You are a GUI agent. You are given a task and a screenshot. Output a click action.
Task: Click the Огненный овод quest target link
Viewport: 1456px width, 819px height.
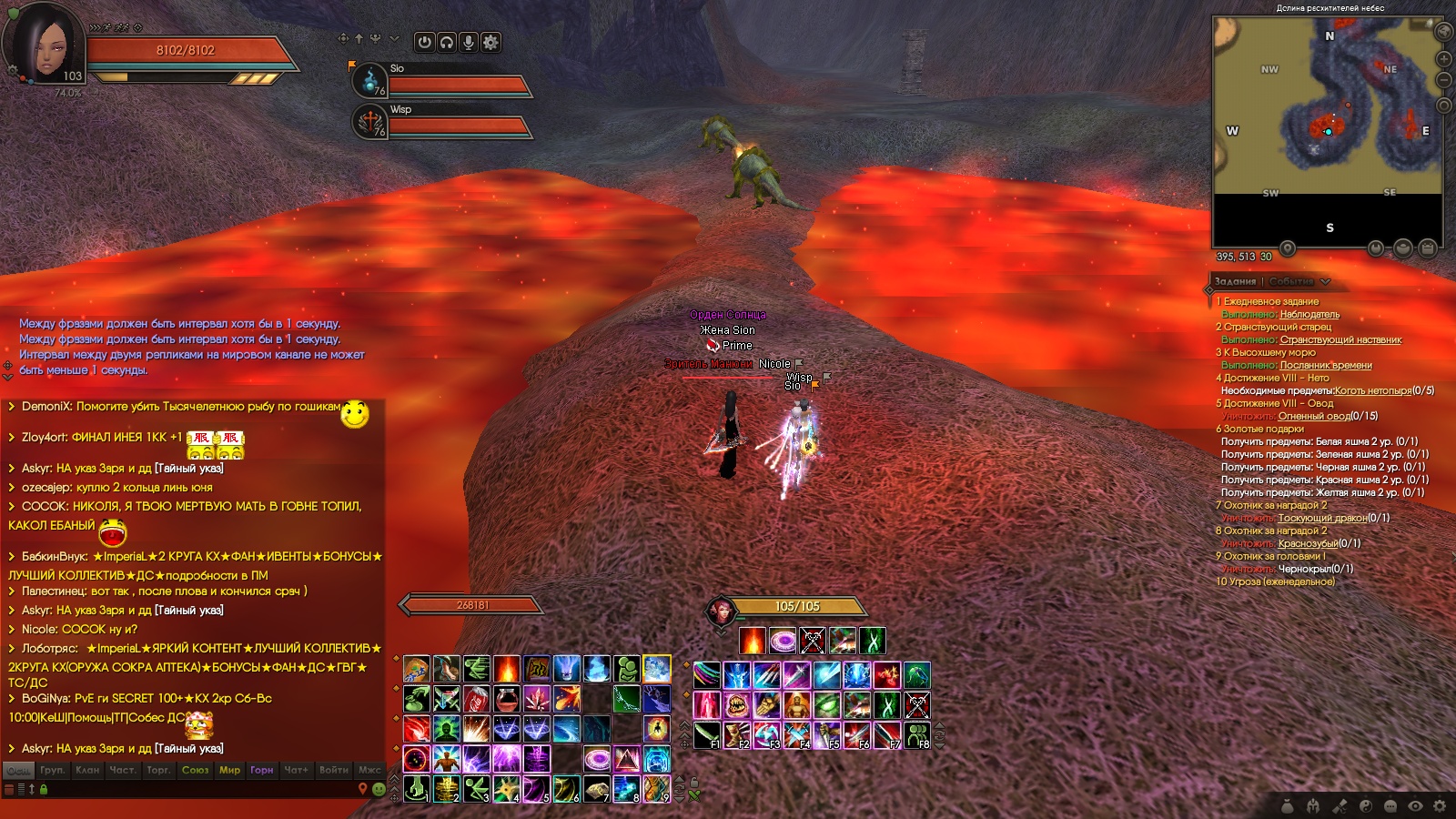[1314, 416]
